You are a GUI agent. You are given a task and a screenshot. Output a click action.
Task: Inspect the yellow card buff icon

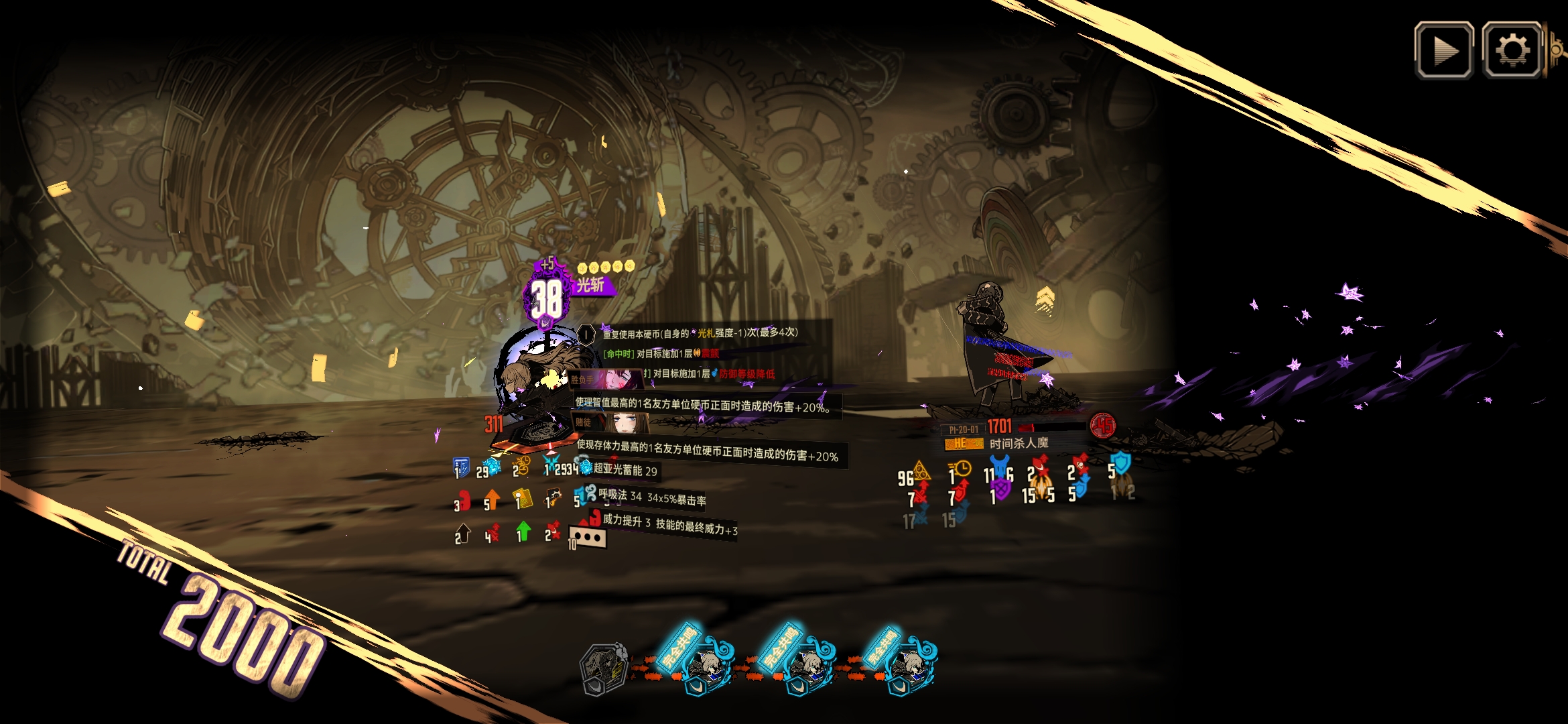click(523, 499)
